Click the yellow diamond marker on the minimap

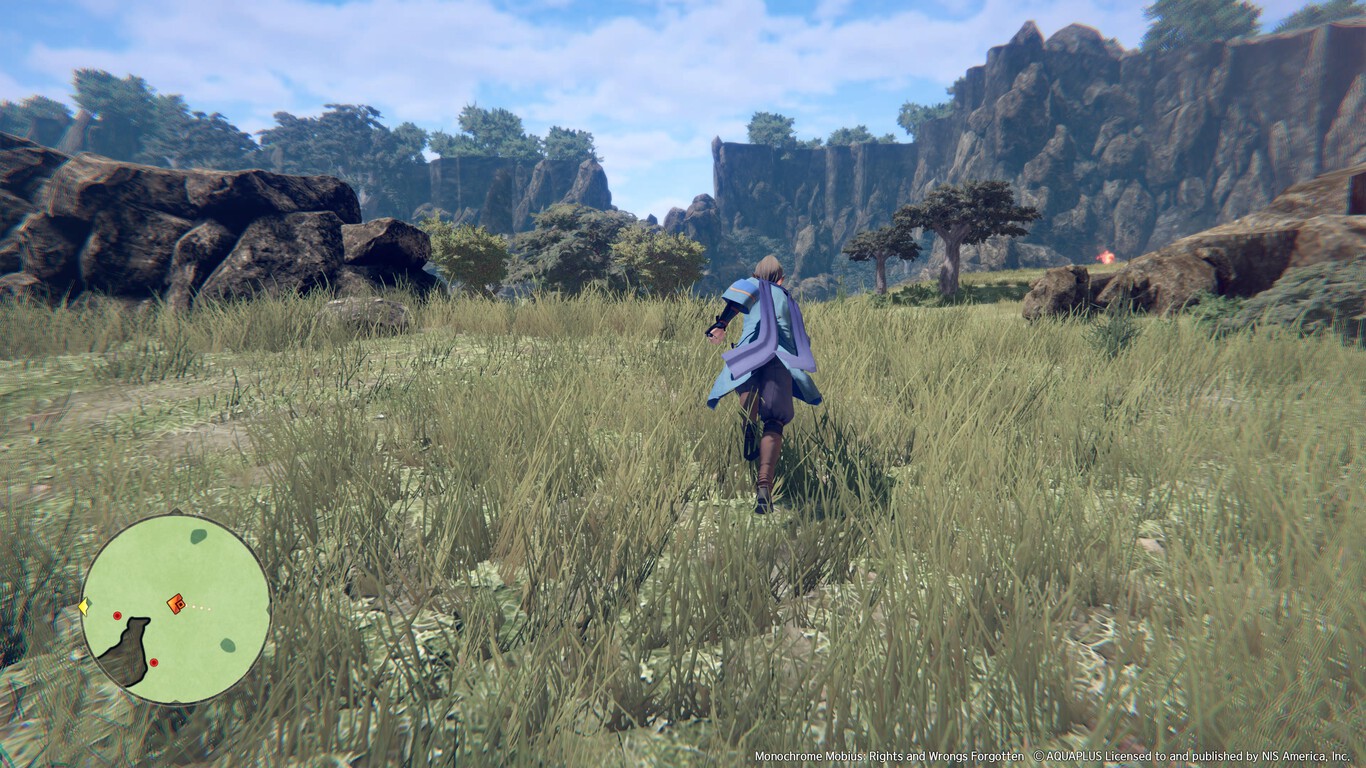pyautogui.click(x=83, y=606)
